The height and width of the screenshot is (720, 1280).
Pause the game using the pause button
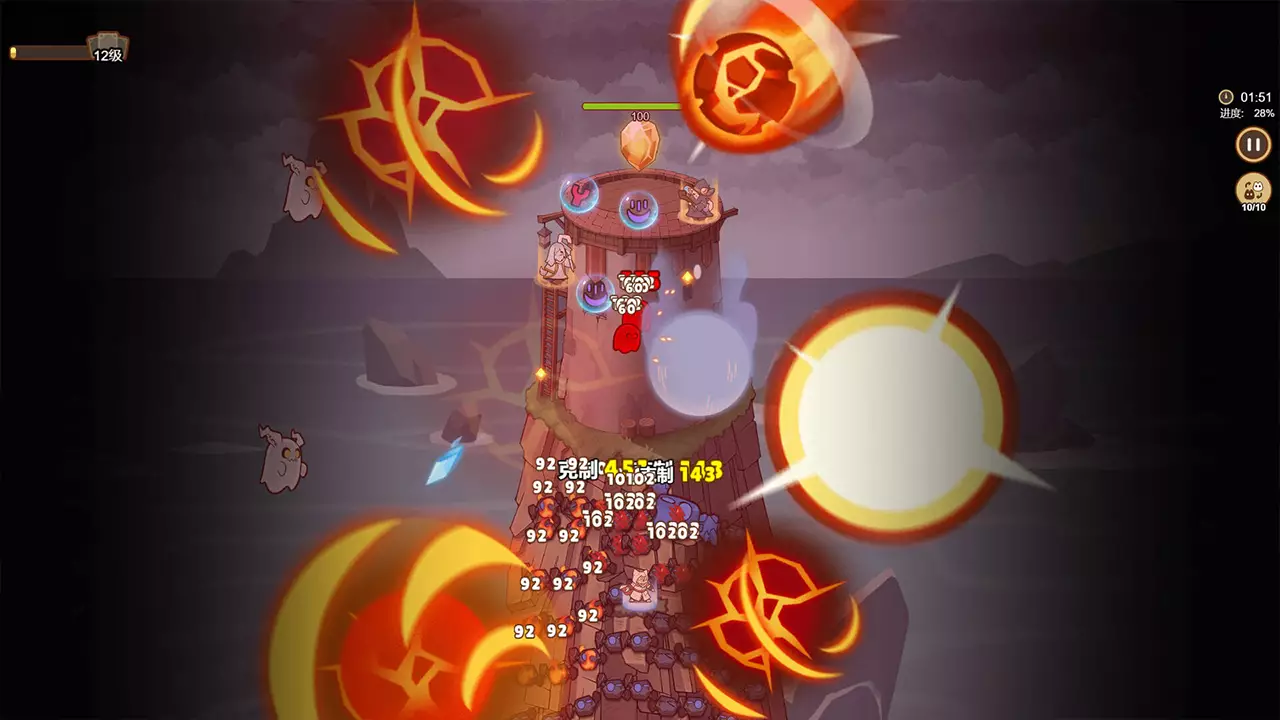(1251, 145)
